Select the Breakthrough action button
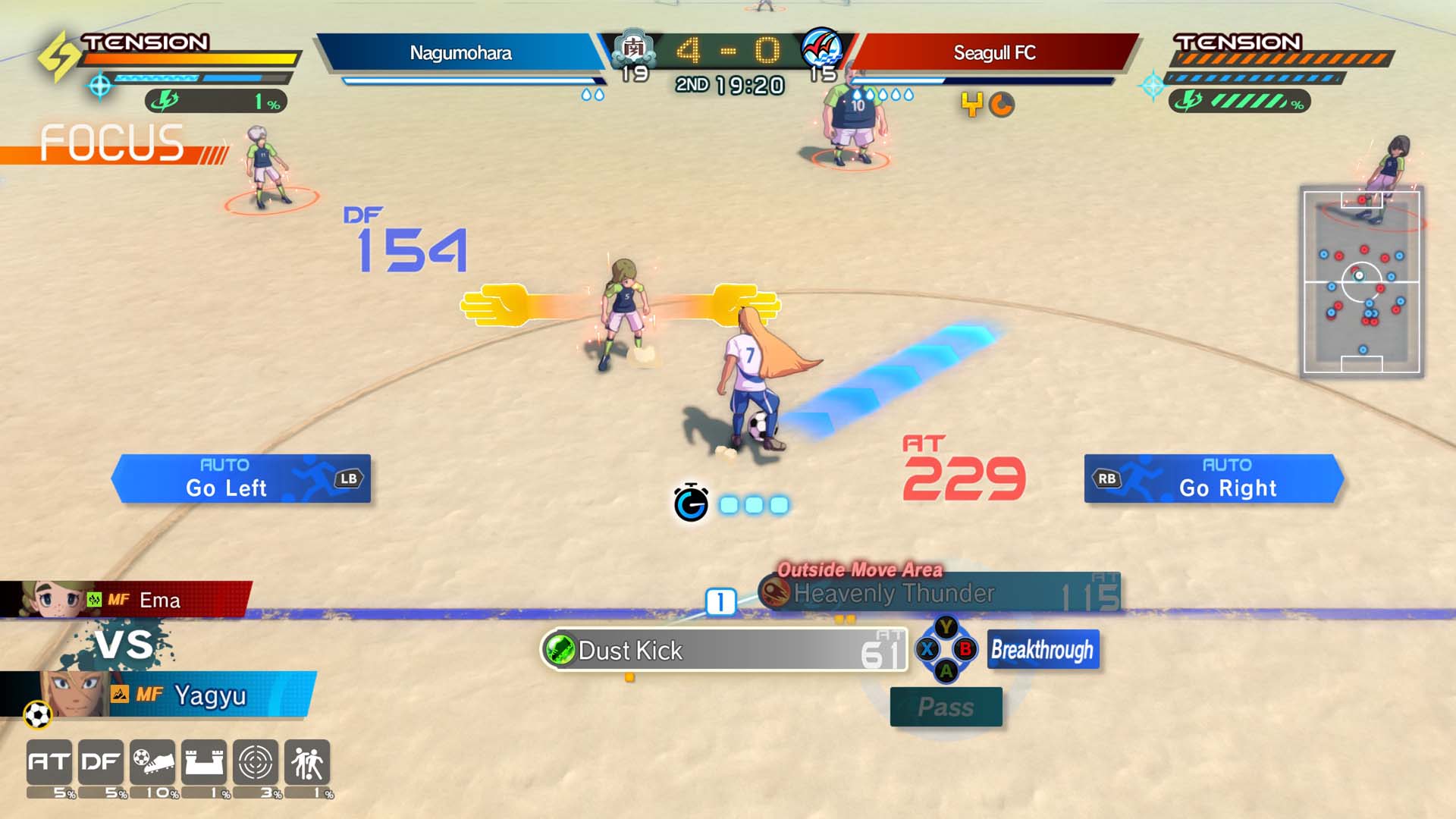The width and height of the screenshot is (1456, 819). (x=1043, y=650)
